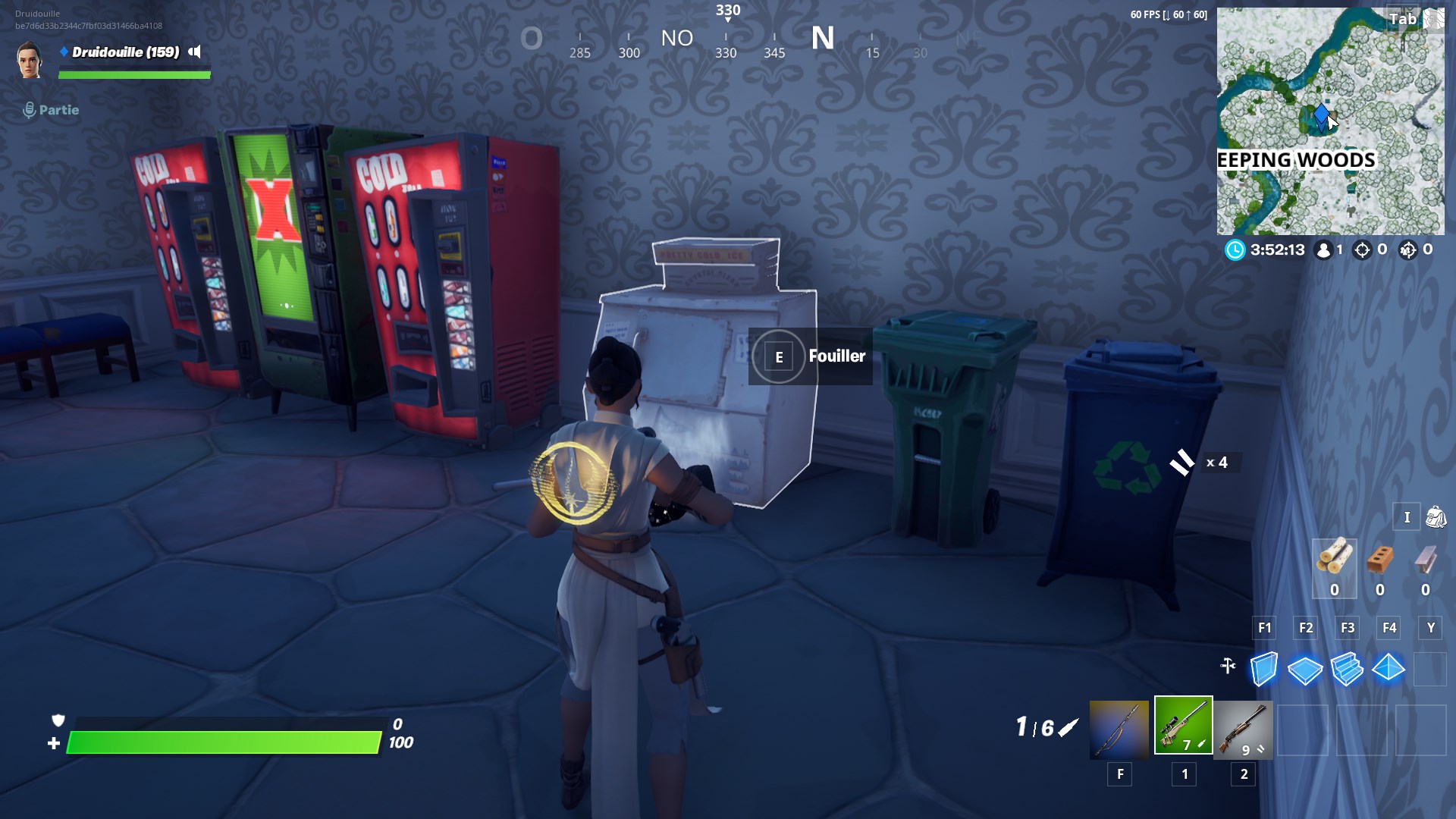Click the eliminations crosshair icon
Viewport: 1456px width, 819px height.
click(1363, 249)
